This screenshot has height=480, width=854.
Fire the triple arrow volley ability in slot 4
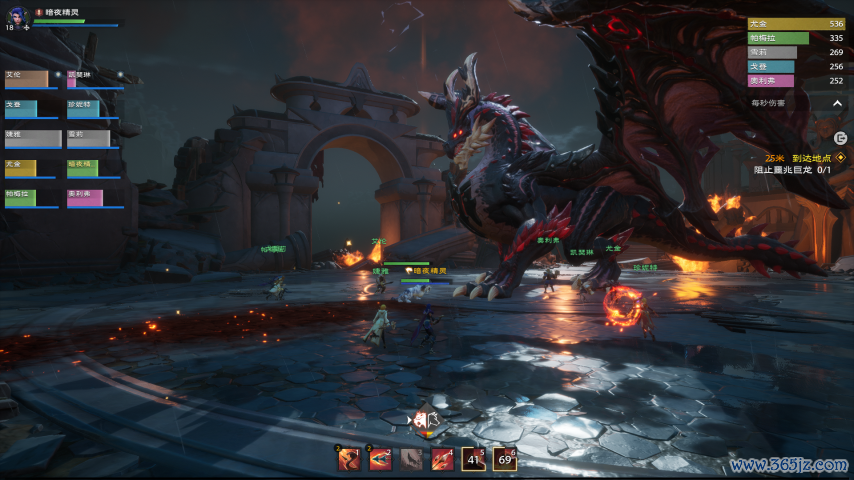coord(442,459)
